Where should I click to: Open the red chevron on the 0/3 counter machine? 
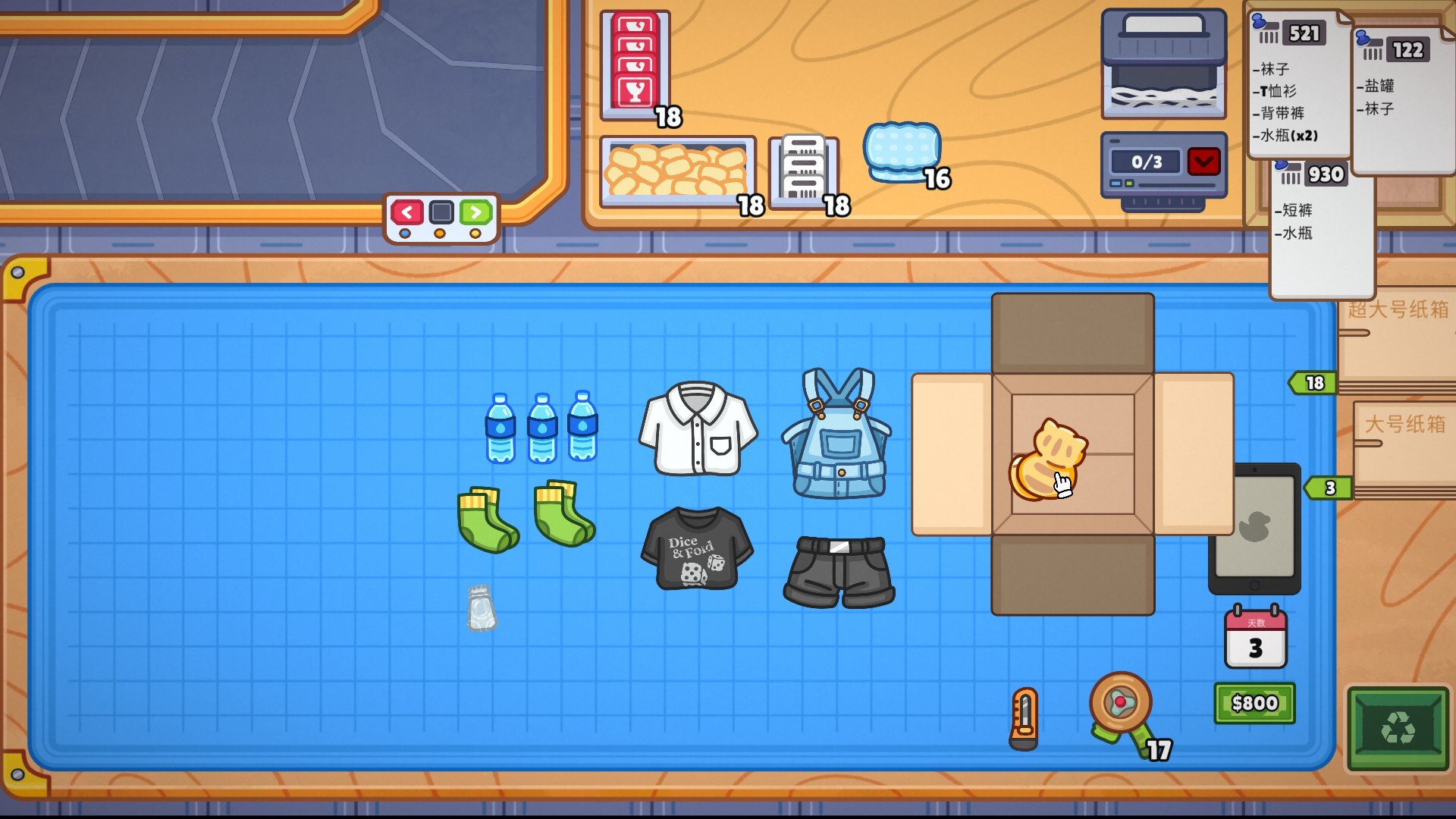pos(1204,162)
